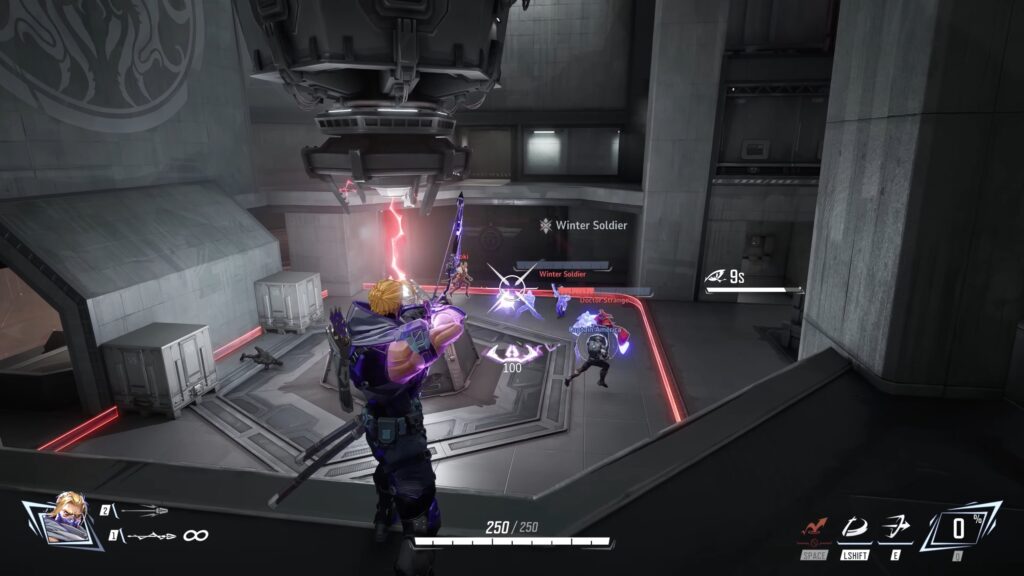Click the ultimate charge 0% emblem
This screenshot has height=576, width=1024.
pos(958,527)
